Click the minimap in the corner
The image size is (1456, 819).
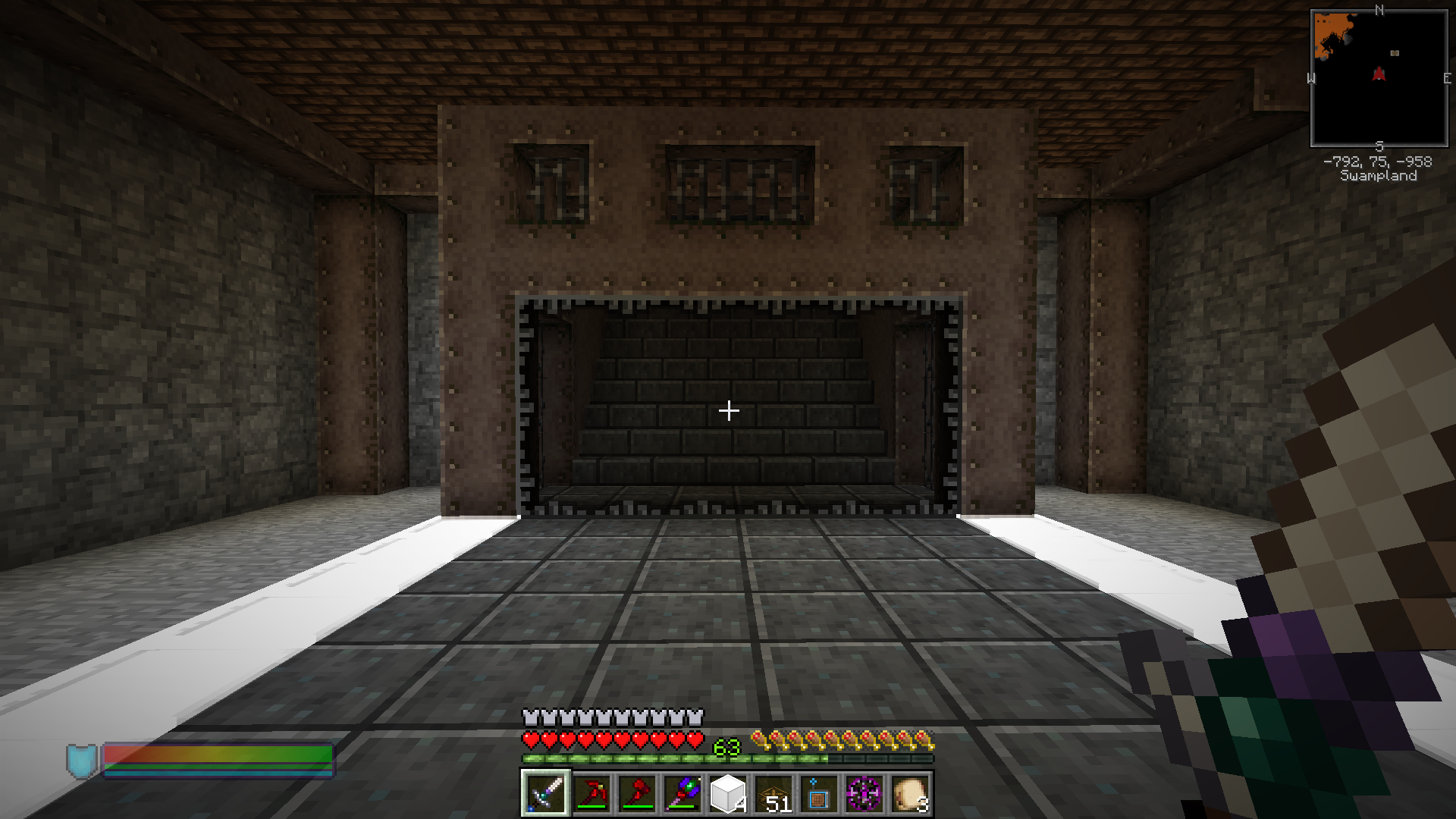1379,78
